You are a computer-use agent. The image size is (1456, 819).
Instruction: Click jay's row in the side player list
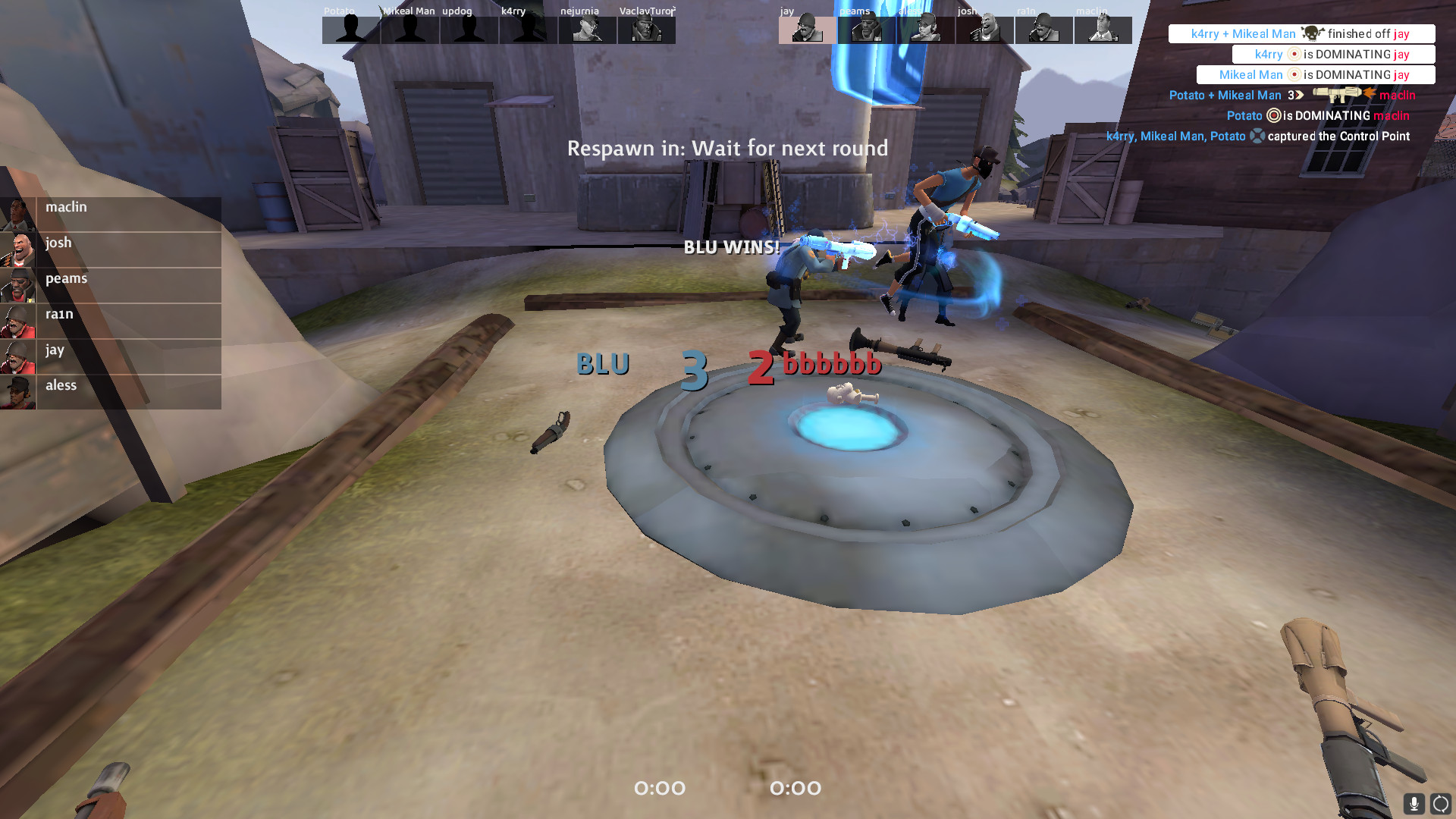coord(111,356)
